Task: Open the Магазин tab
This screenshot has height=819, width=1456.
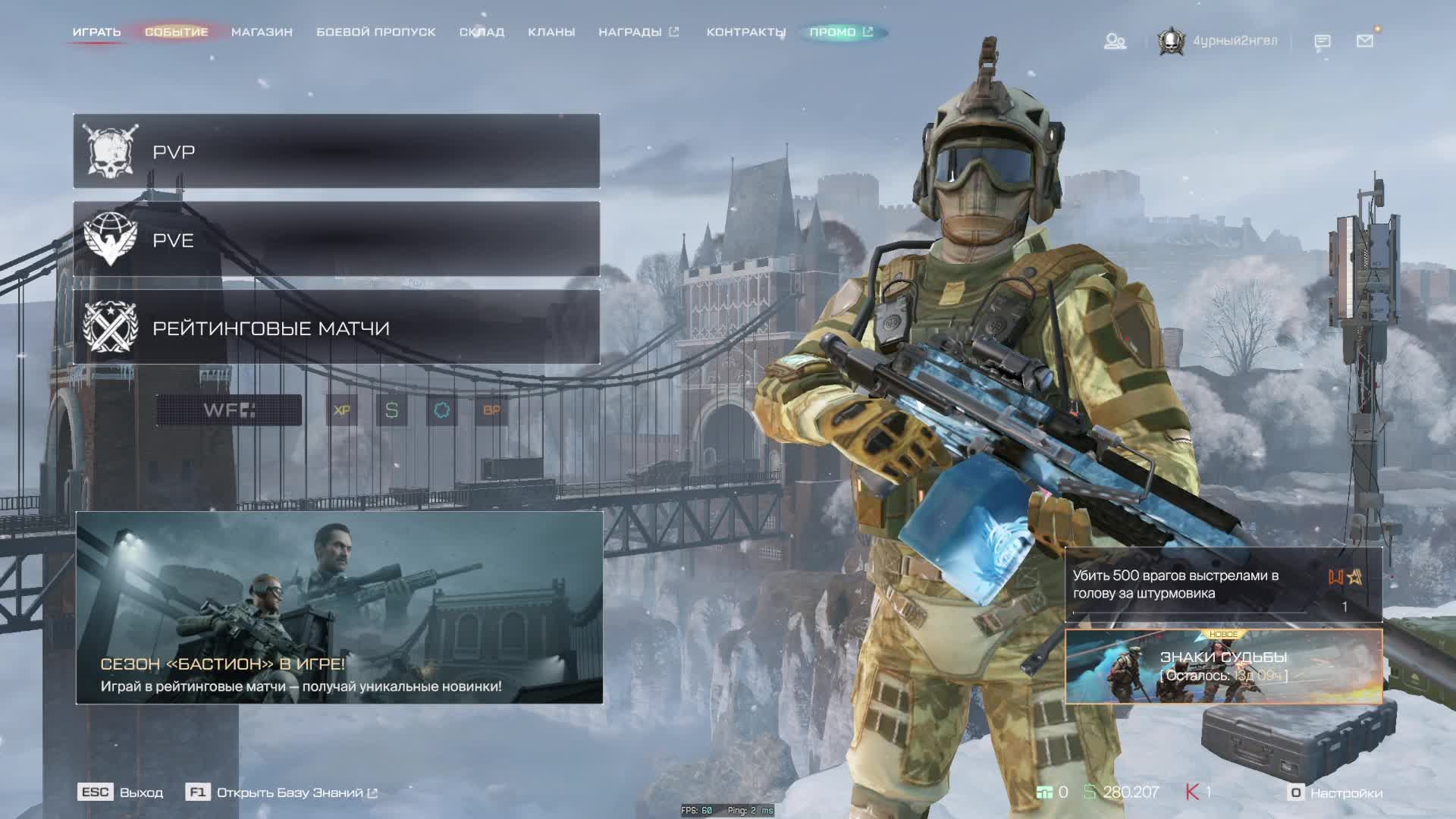Action: (262, 32)
